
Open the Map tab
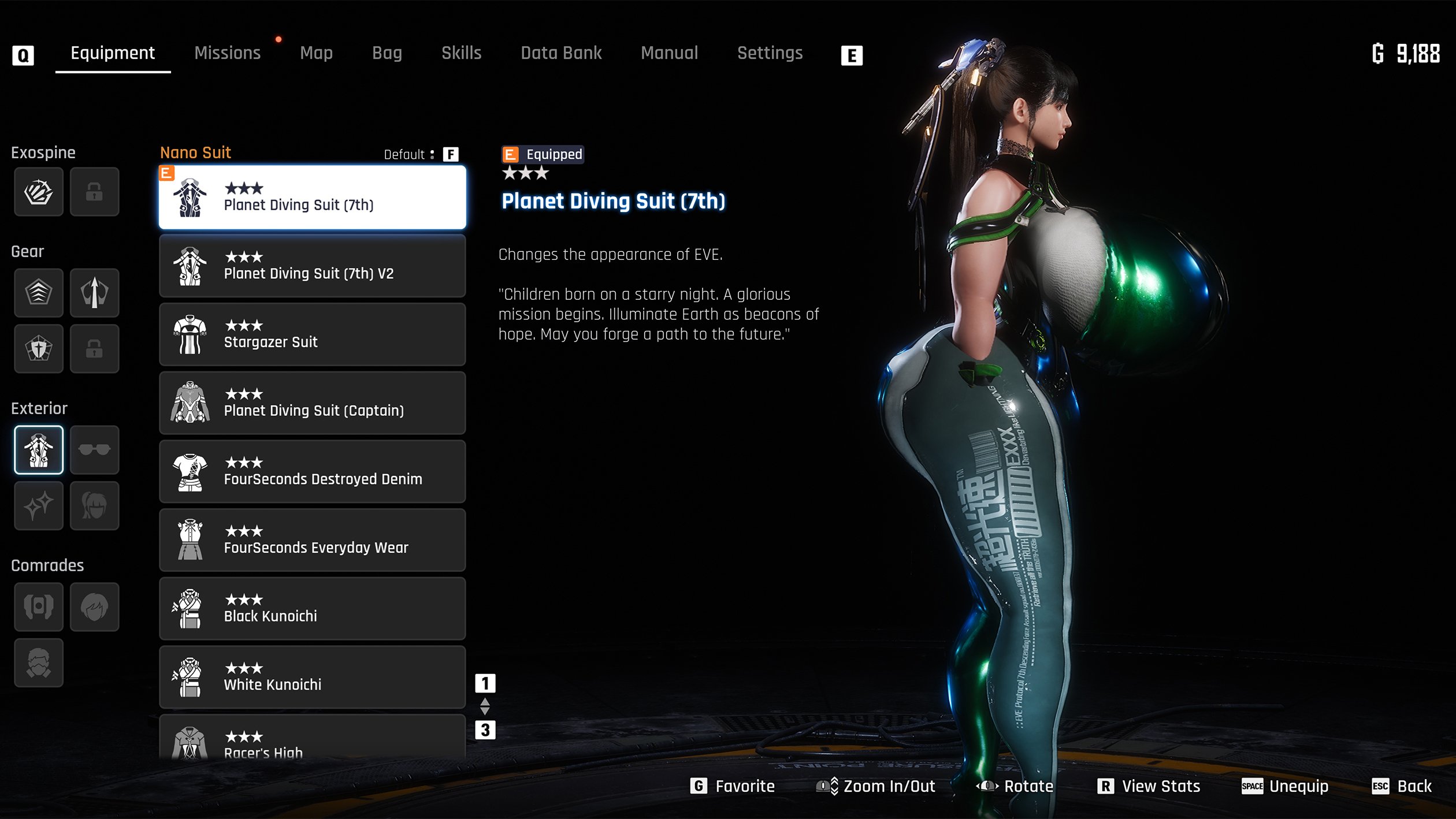pyautogui.click(x=316, y=53)
